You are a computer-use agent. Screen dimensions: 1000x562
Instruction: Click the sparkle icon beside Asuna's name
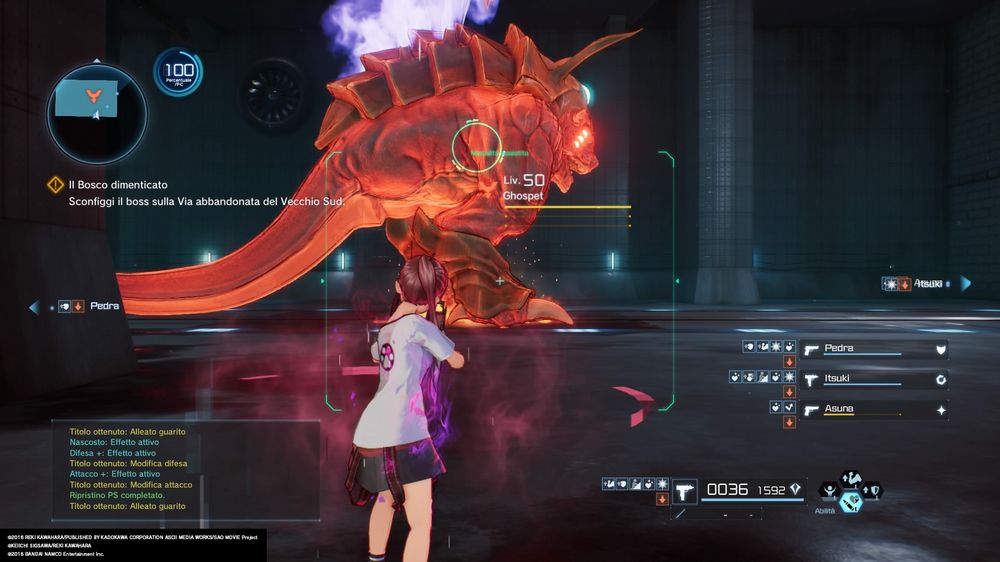click(x=940, y=410)
